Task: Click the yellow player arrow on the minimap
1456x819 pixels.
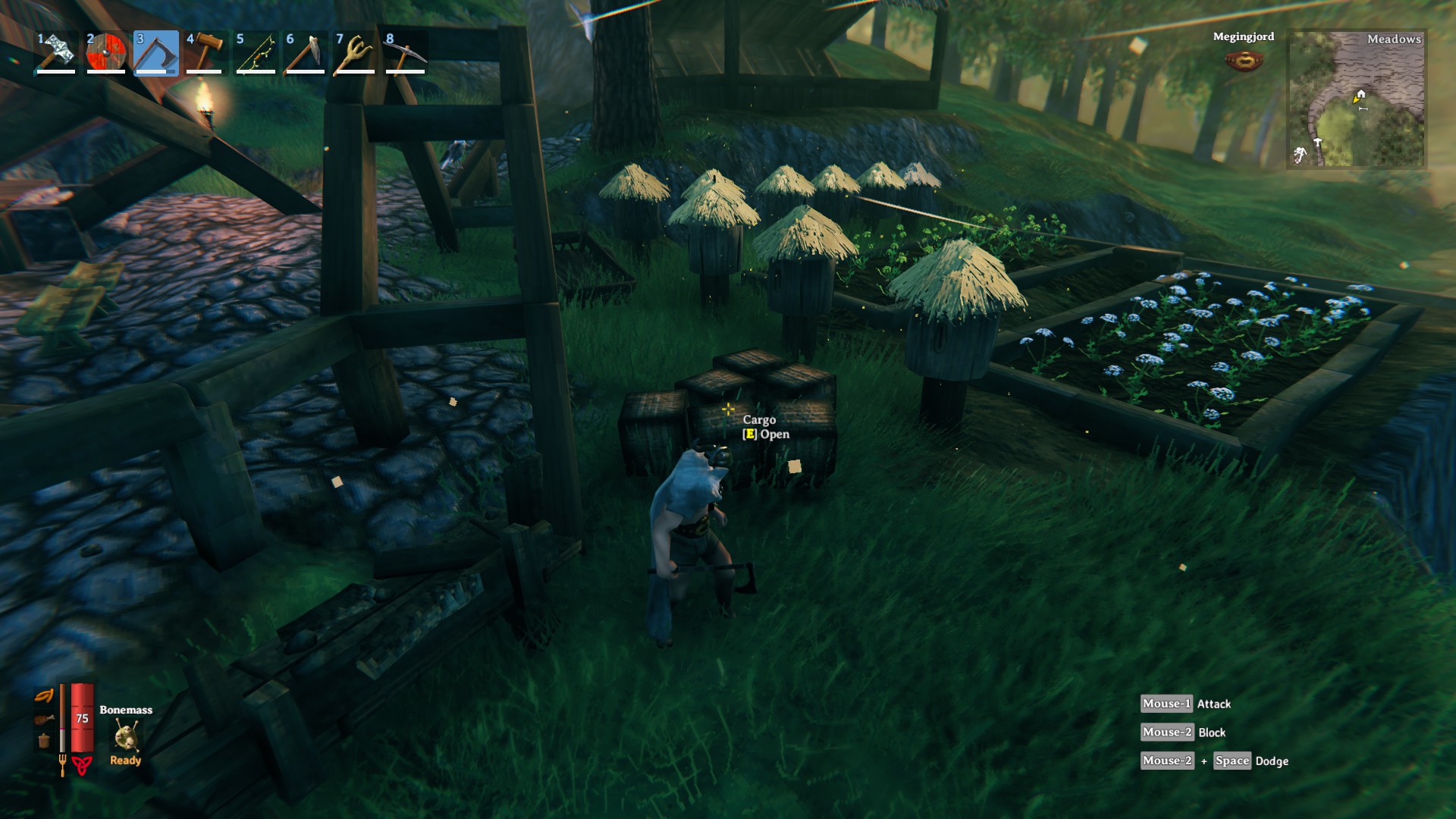Action: click(x=1356, y=99)
